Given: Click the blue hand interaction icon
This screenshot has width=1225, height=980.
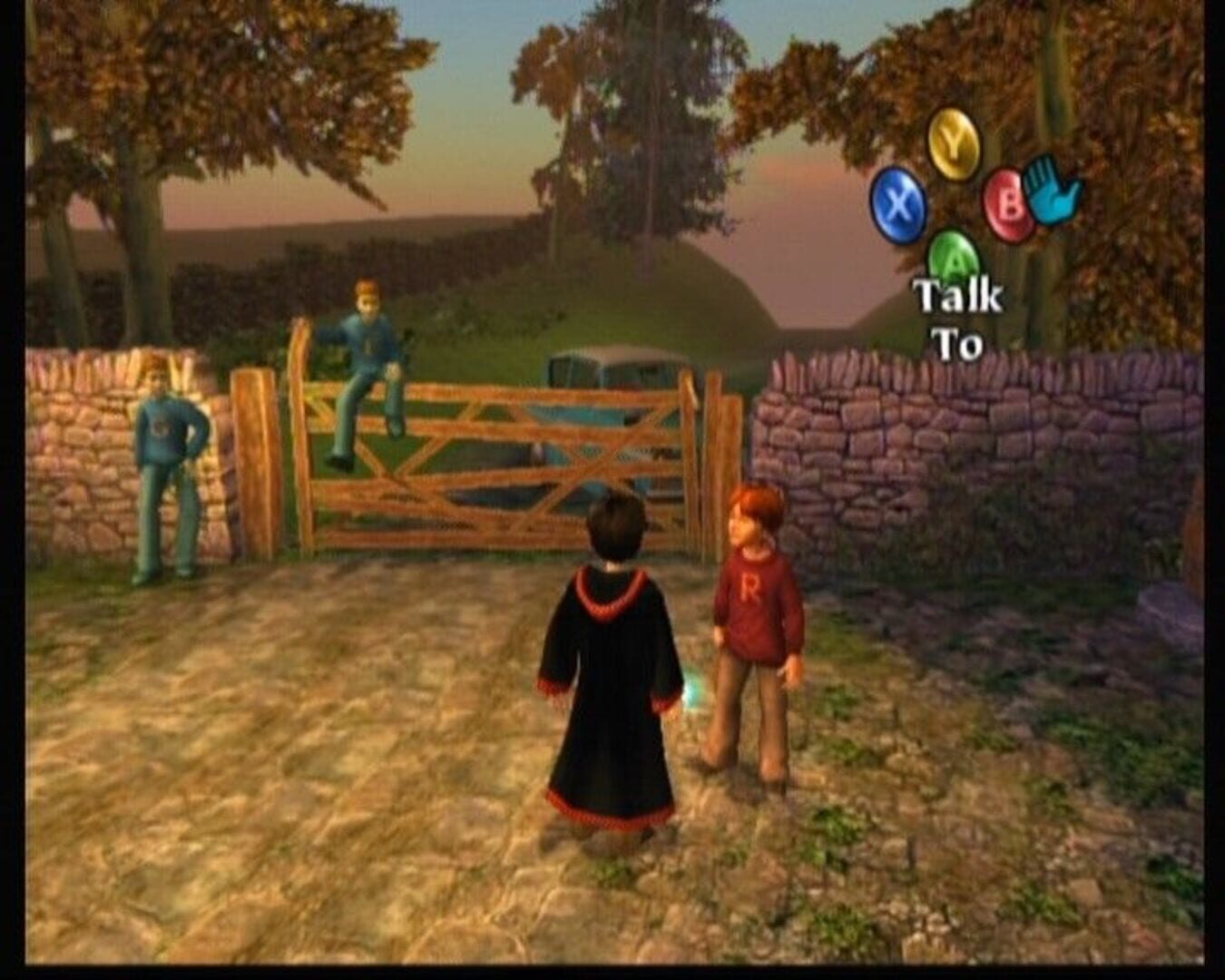Looking at the screenshot, I should (x=1047, y=192).
